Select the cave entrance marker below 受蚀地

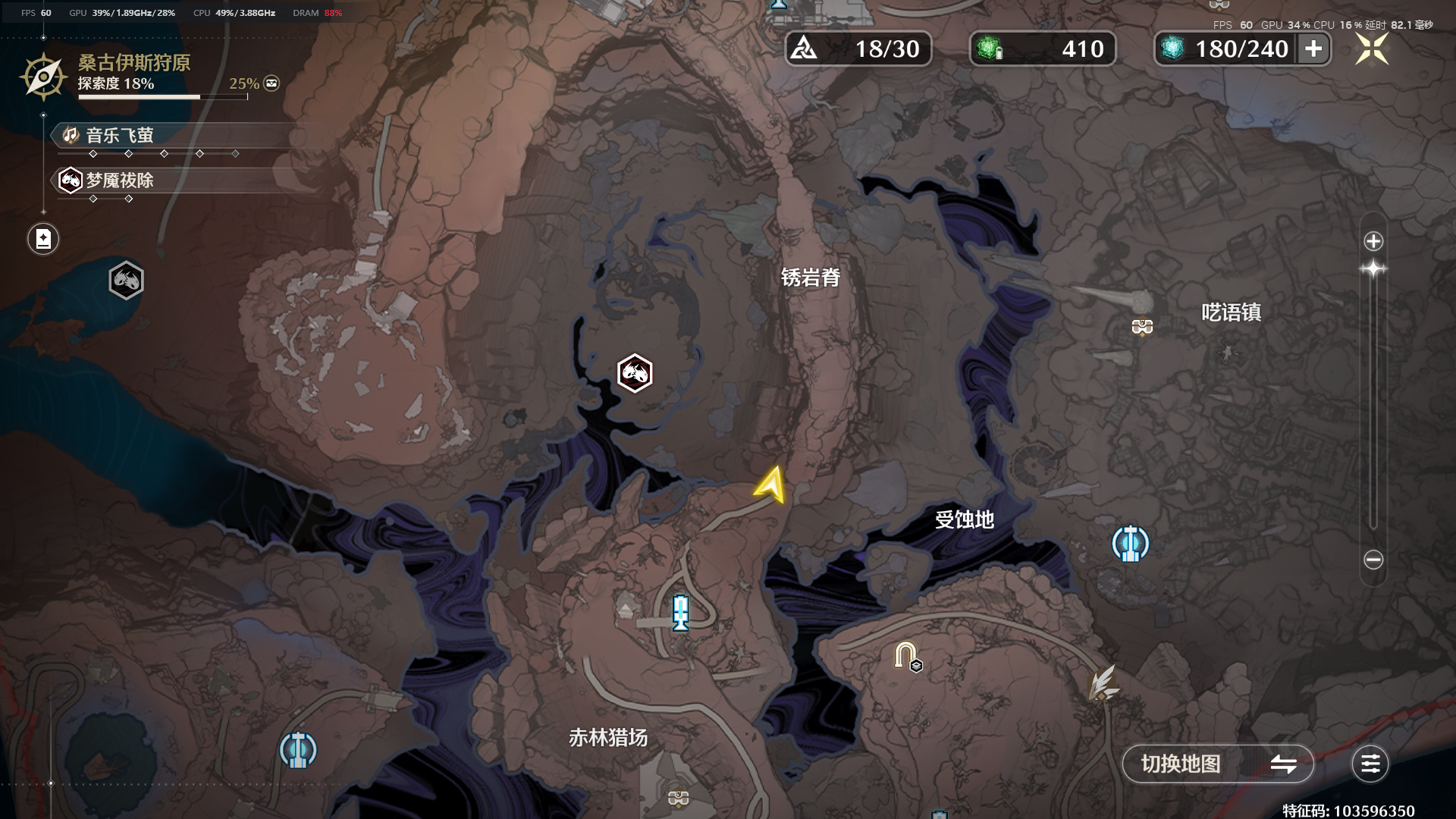click(904, 652)
